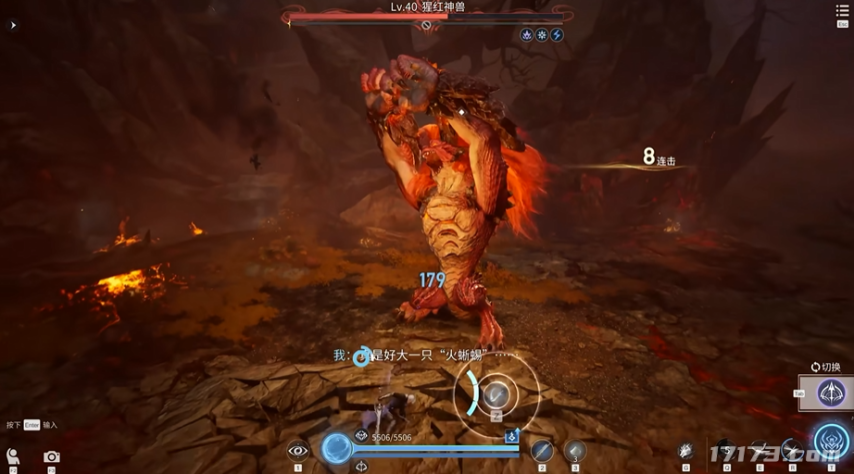The image size is (854, 474).
Task: Use the grey skill in slot 3
Action: 575,451
